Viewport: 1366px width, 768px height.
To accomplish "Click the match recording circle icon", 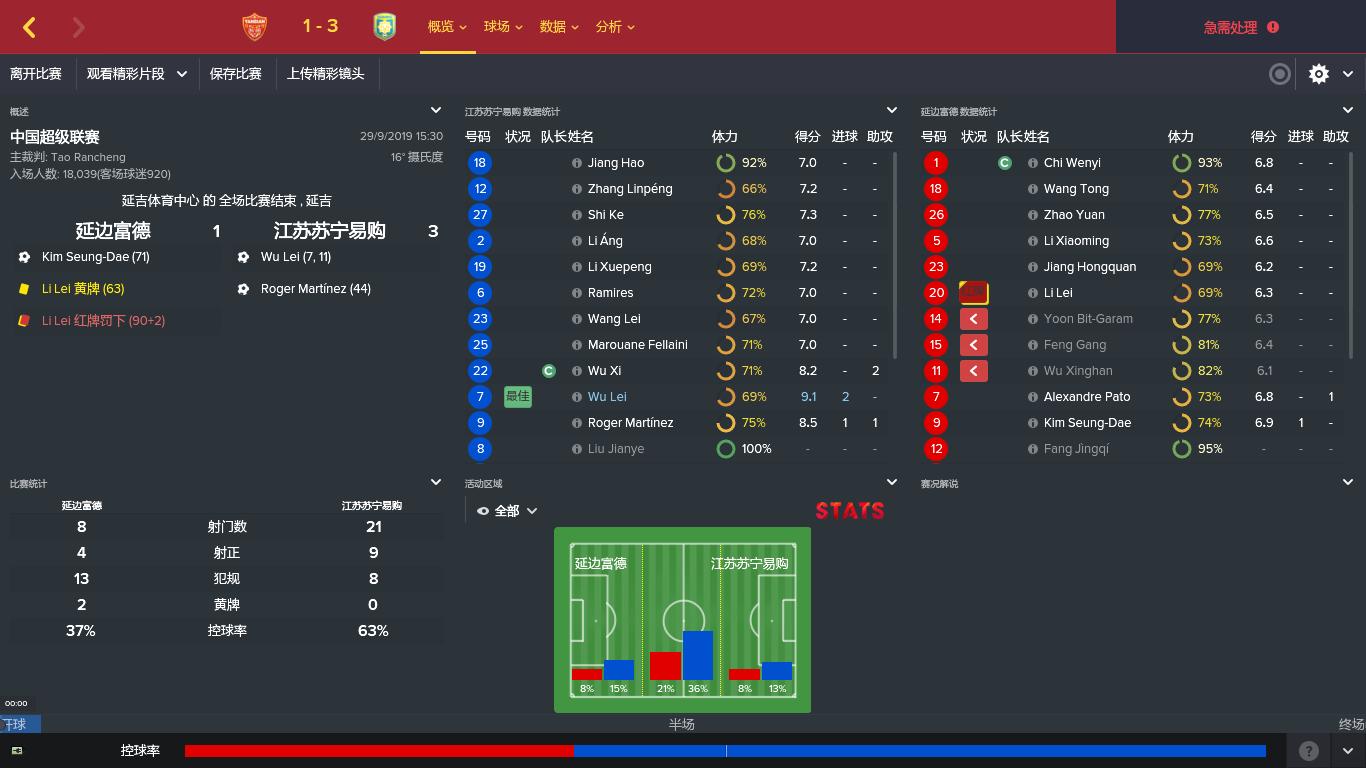I will (1279, 73).
